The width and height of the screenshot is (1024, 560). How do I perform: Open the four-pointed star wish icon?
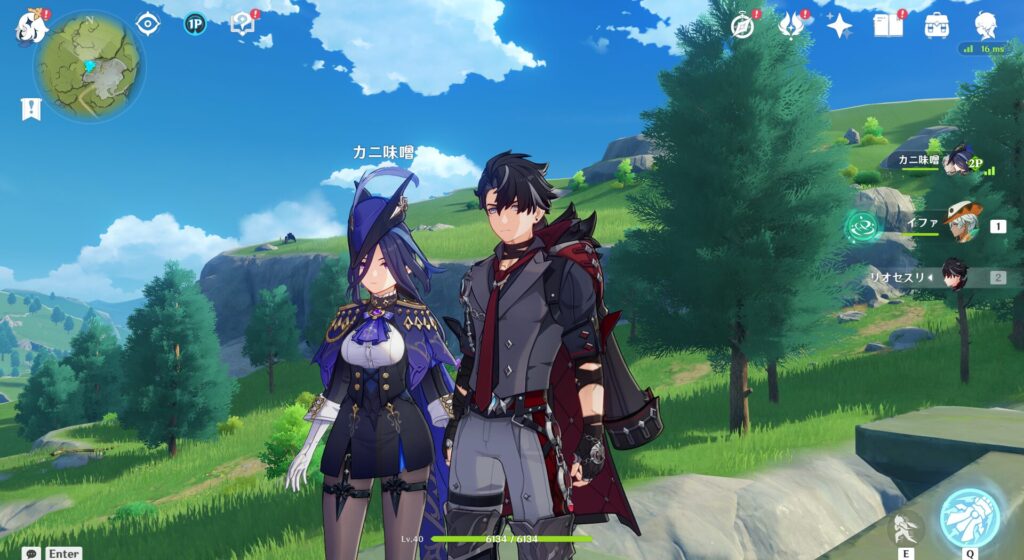839,26
